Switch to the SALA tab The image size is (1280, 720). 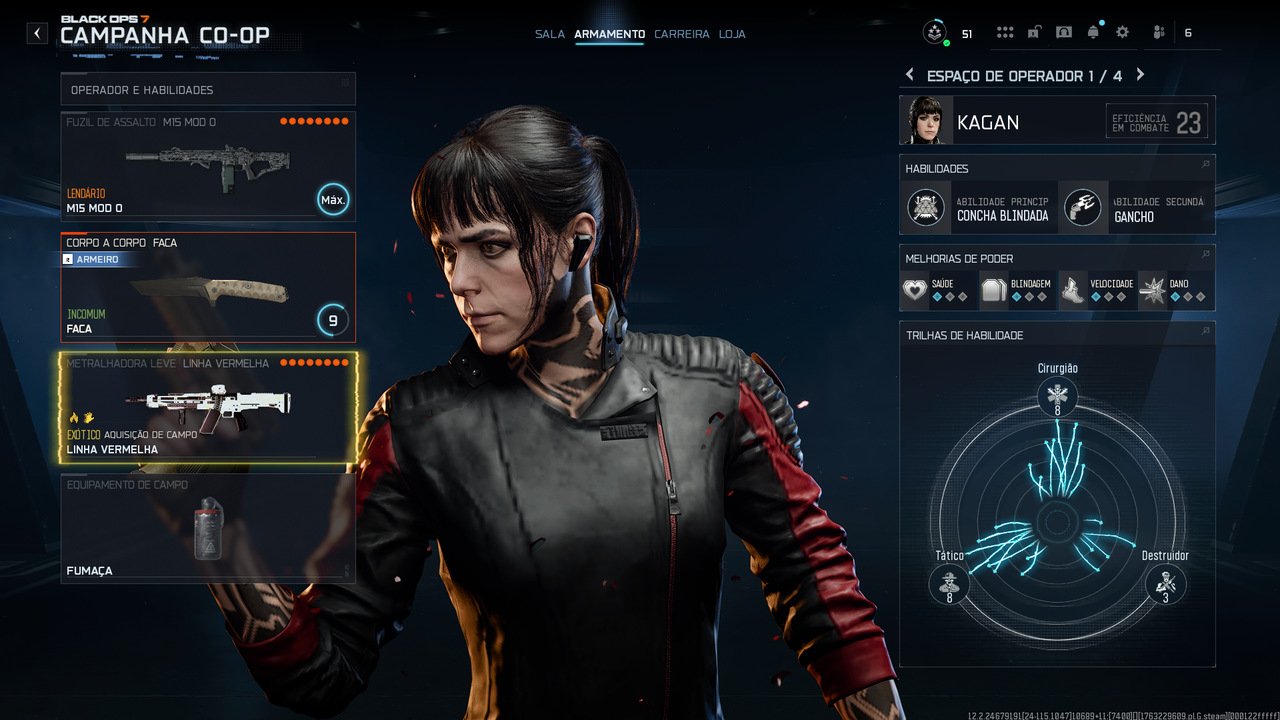tap(550, 34)
